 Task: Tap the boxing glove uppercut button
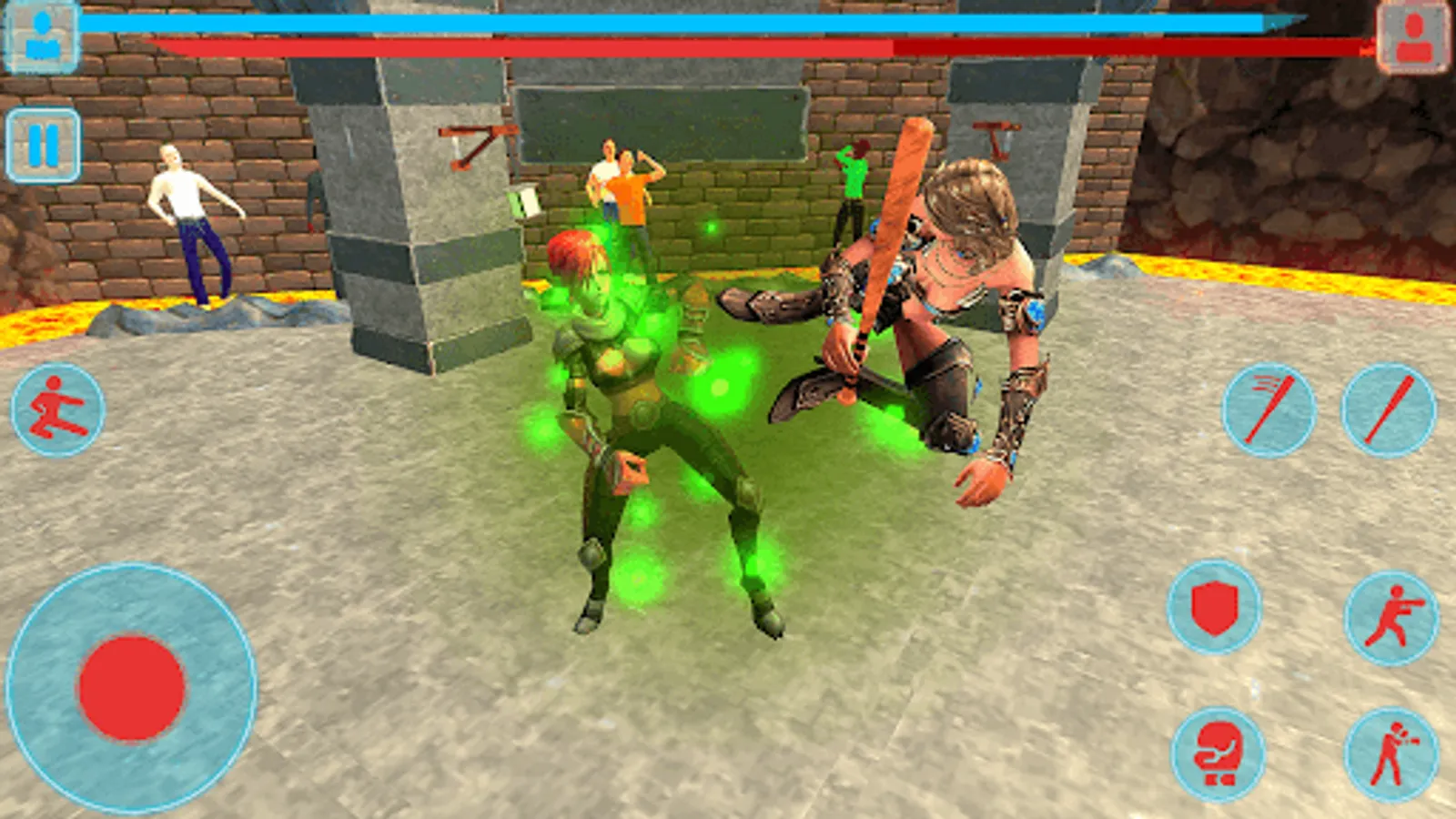click(x=1217, y=752)
